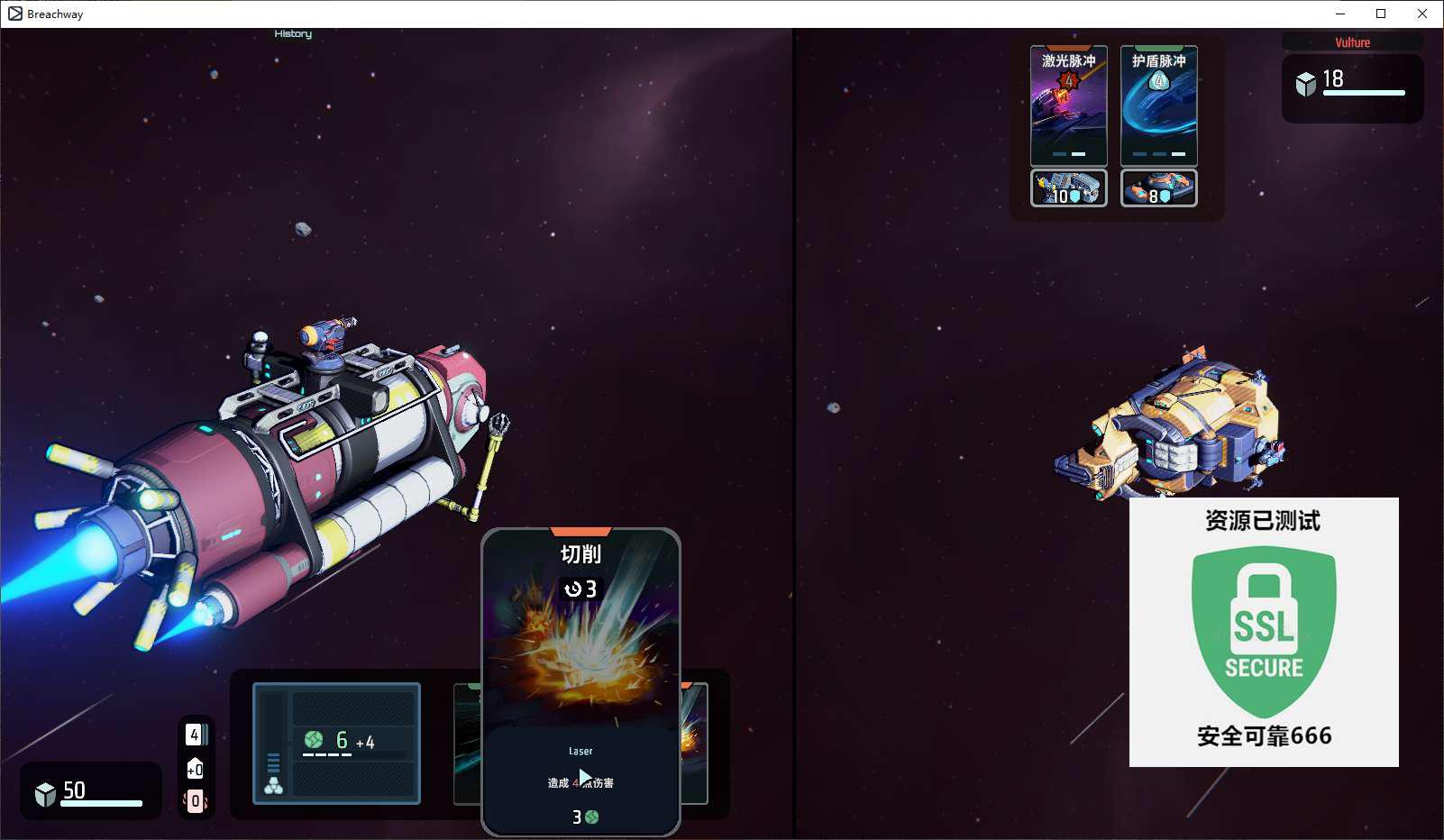The width and height of the screenshot is (1444, 840).
Task: Select the green-topped card left of 切削
Action: tap(467, 744)
